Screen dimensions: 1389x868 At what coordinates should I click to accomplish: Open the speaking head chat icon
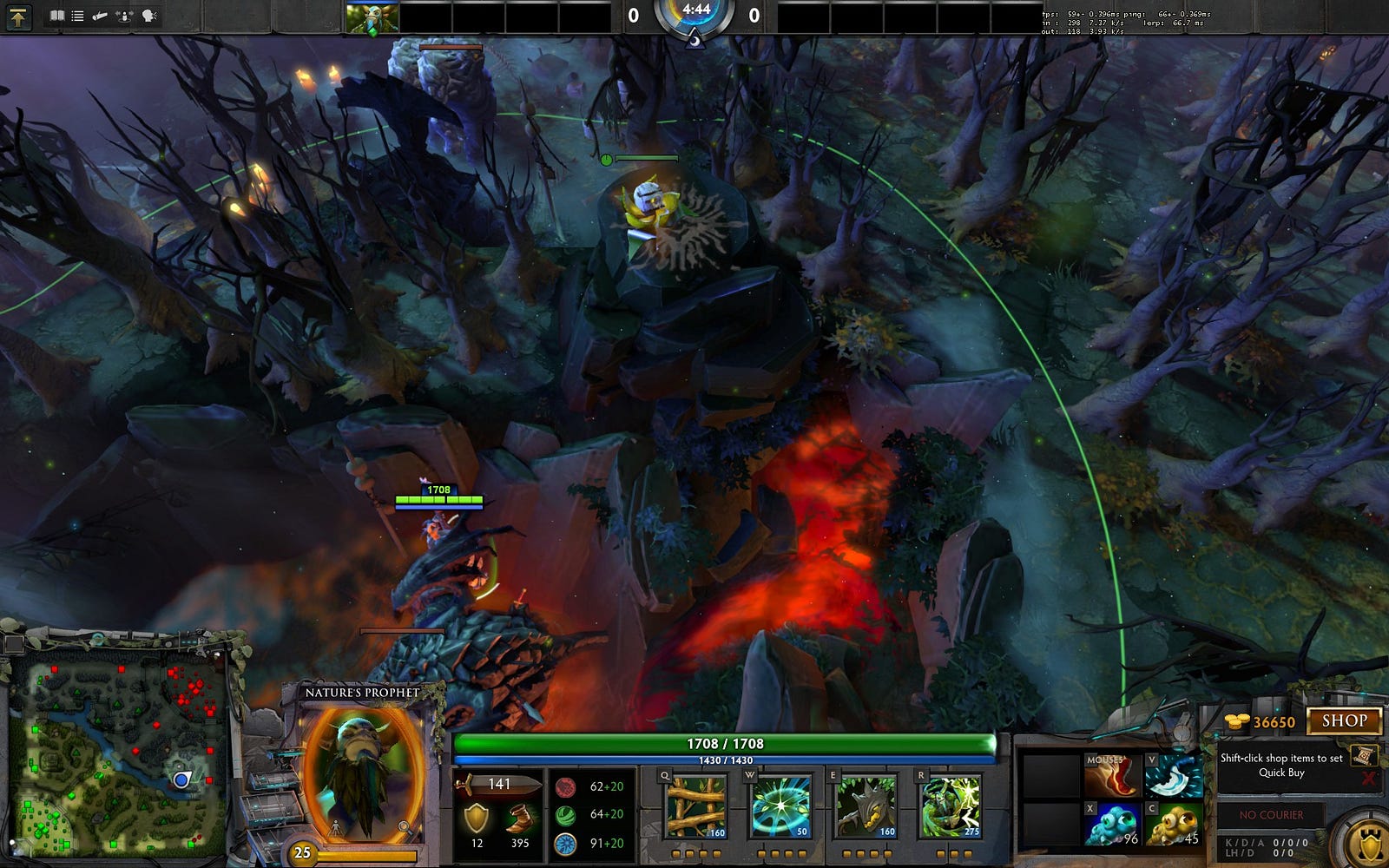point(148,16)
